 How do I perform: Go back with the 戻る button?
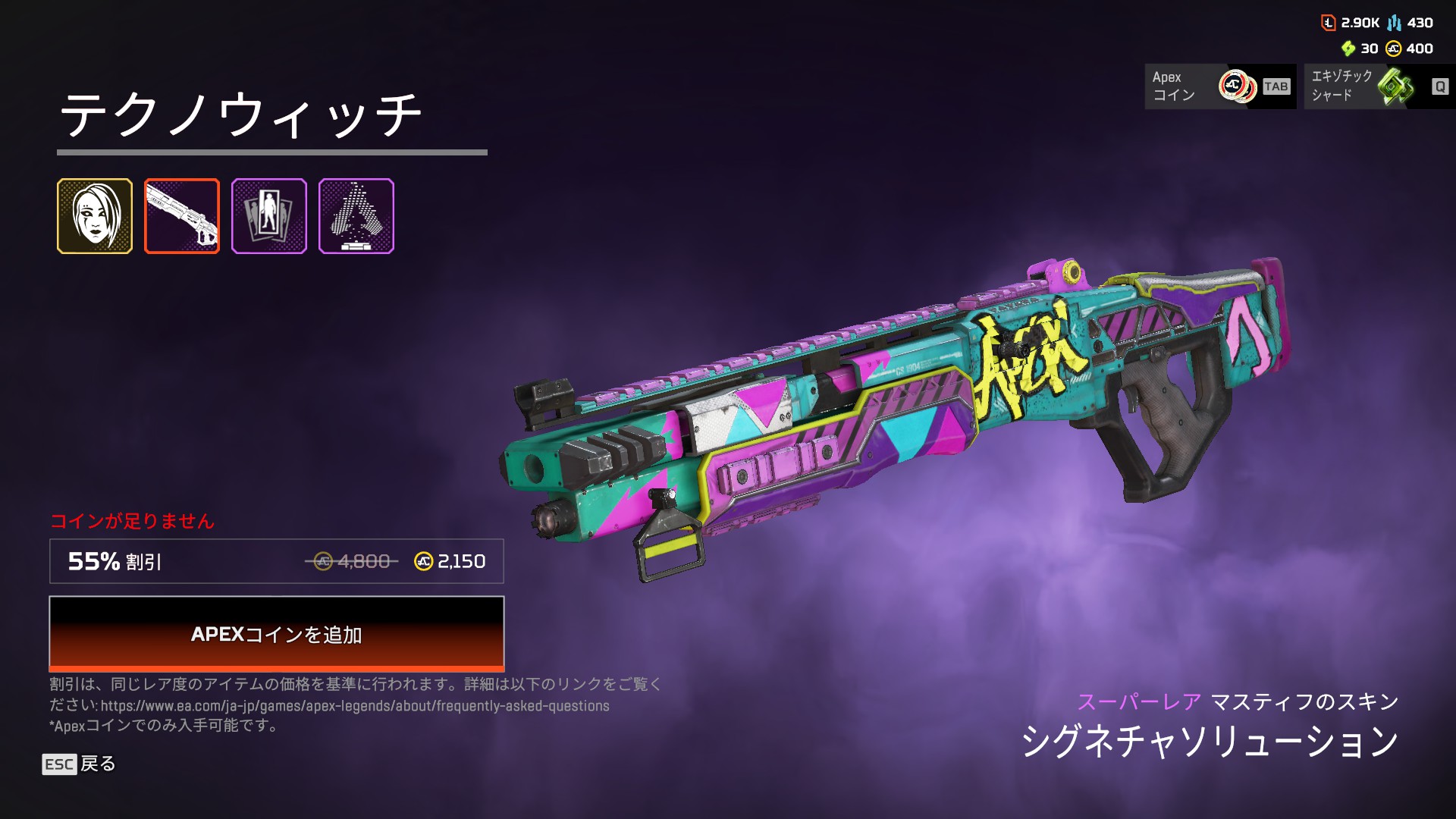(79, 764)
